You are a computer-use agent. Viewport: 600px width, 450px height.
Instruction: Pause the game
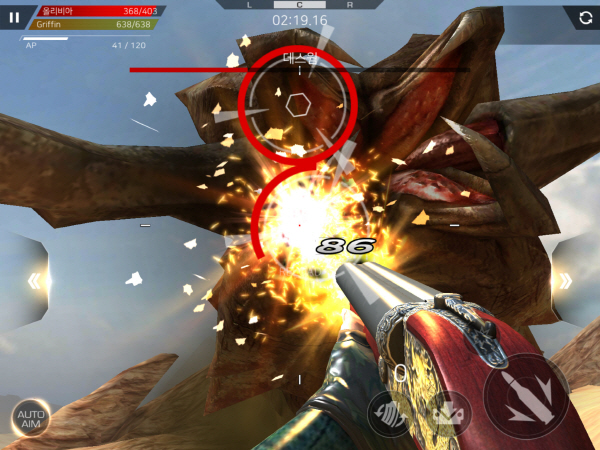(x=14, y=17)
